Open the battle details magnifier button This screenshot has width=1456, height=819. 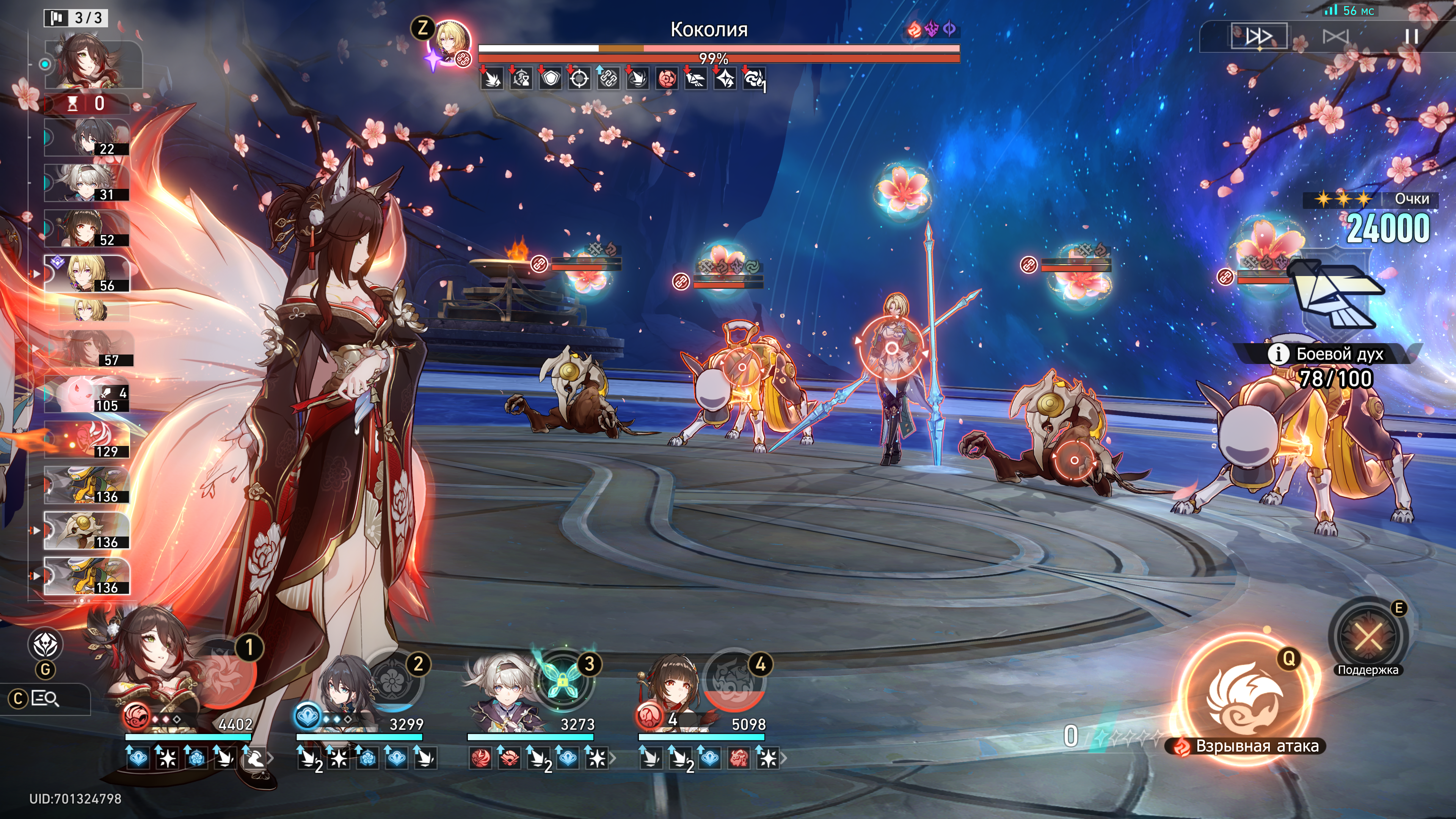coord(45,699)
